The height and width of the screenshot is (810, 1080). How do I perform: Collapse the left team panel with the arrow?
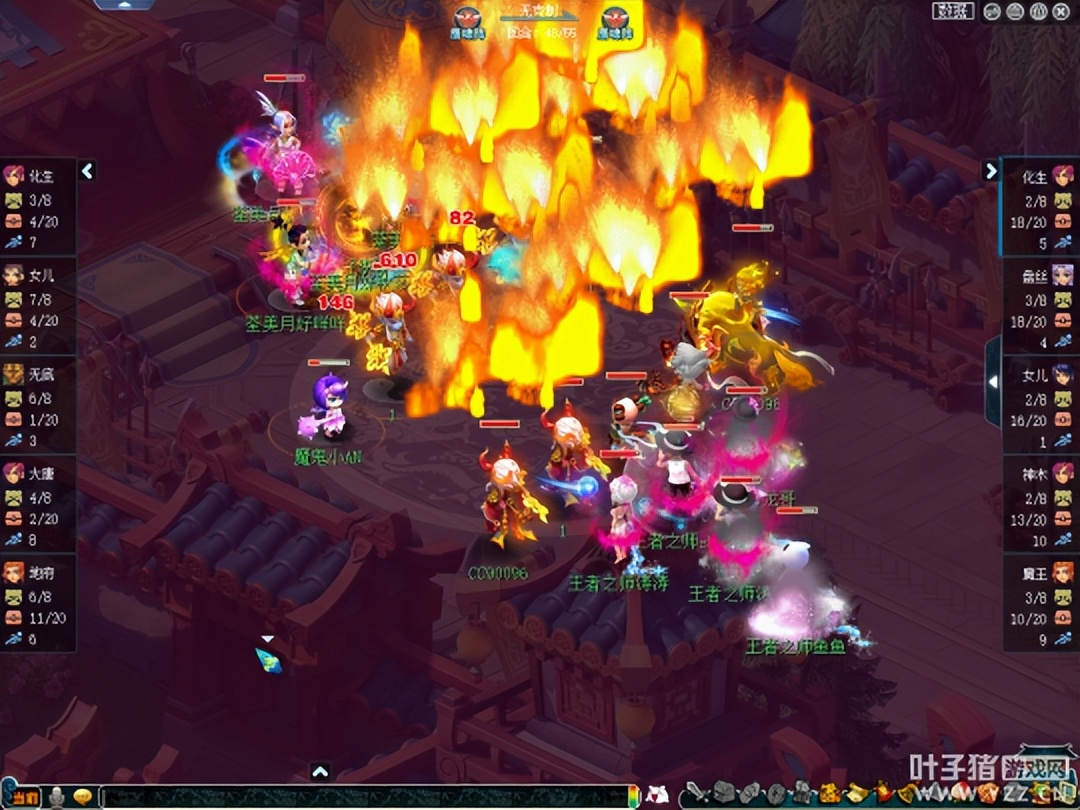coord(87,171)
